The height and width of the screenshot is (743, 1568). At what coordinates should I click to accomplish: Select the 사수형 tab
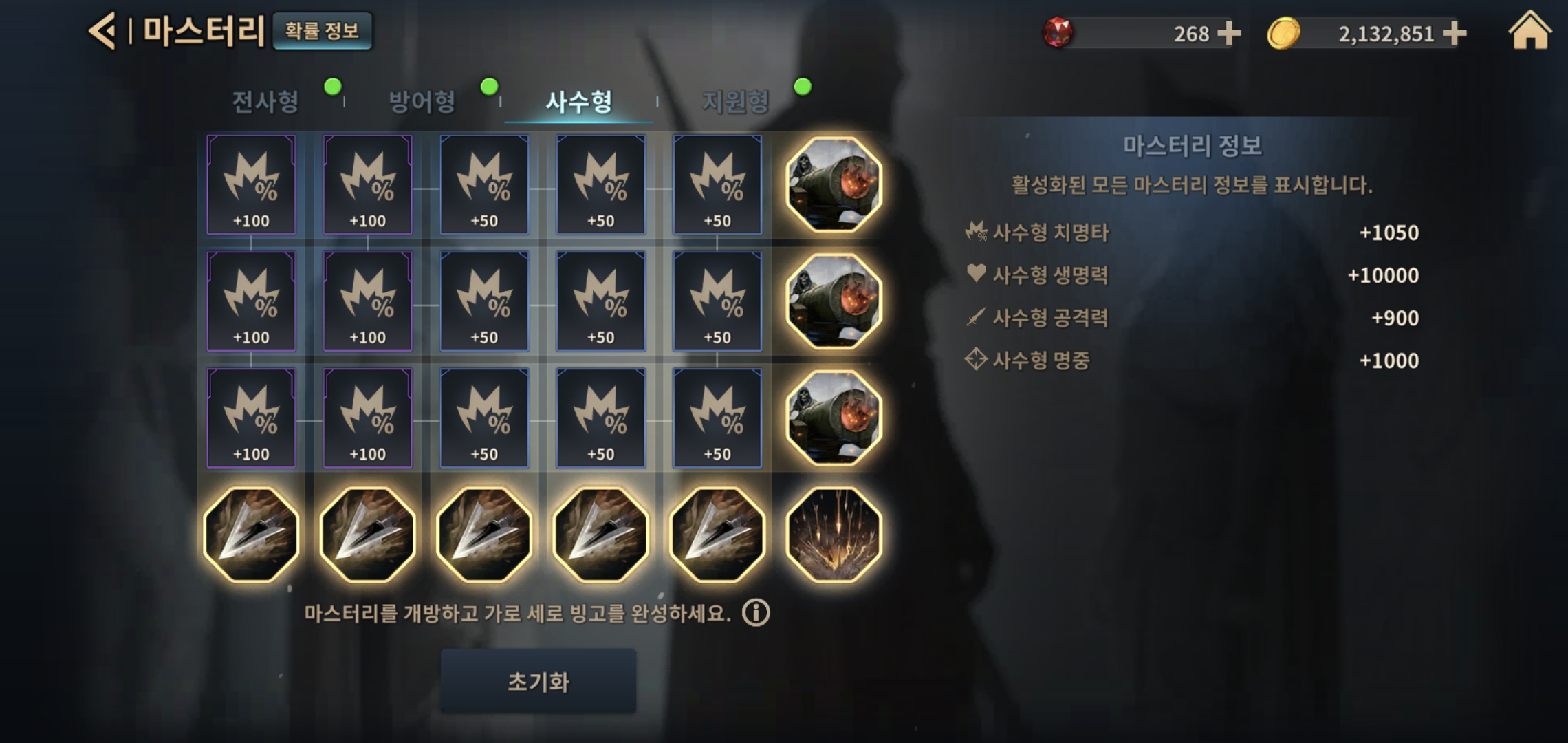point(578,102)
